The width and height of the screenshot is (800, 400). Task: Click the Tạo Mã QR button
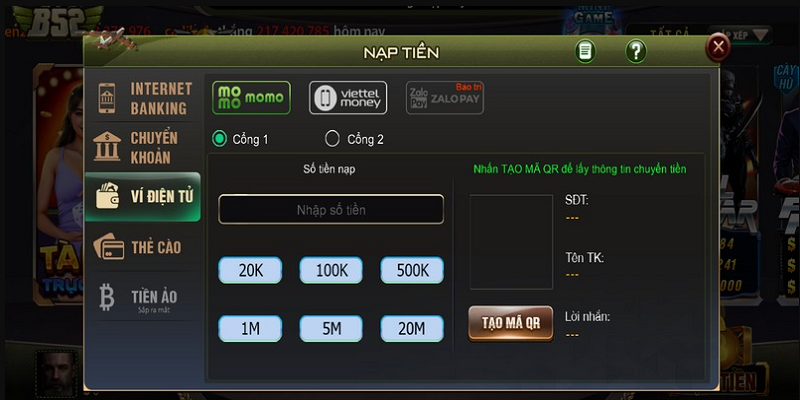coord(510,322)
